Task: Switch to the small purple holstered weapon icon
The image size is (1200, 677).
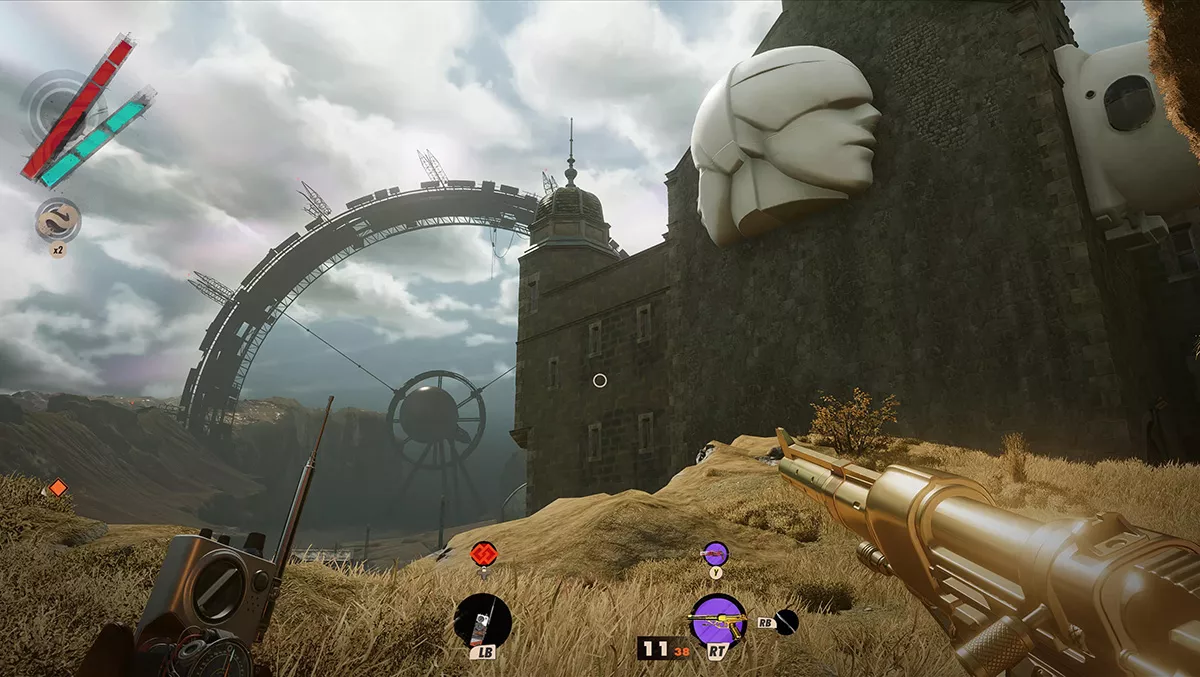Action: tap(715, 553)
